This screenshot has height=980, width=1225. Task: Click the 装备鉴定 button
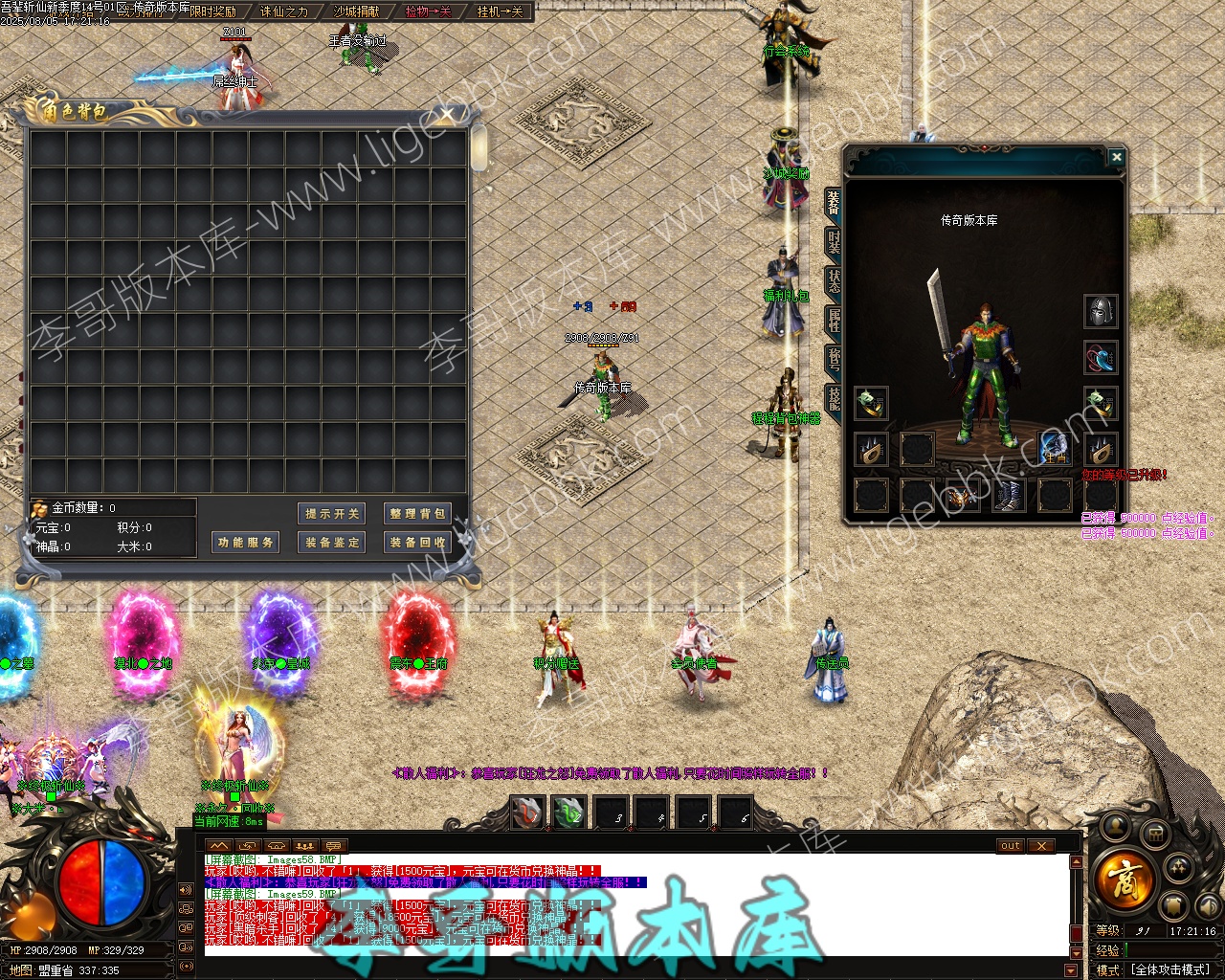click(x=332, y=543)
